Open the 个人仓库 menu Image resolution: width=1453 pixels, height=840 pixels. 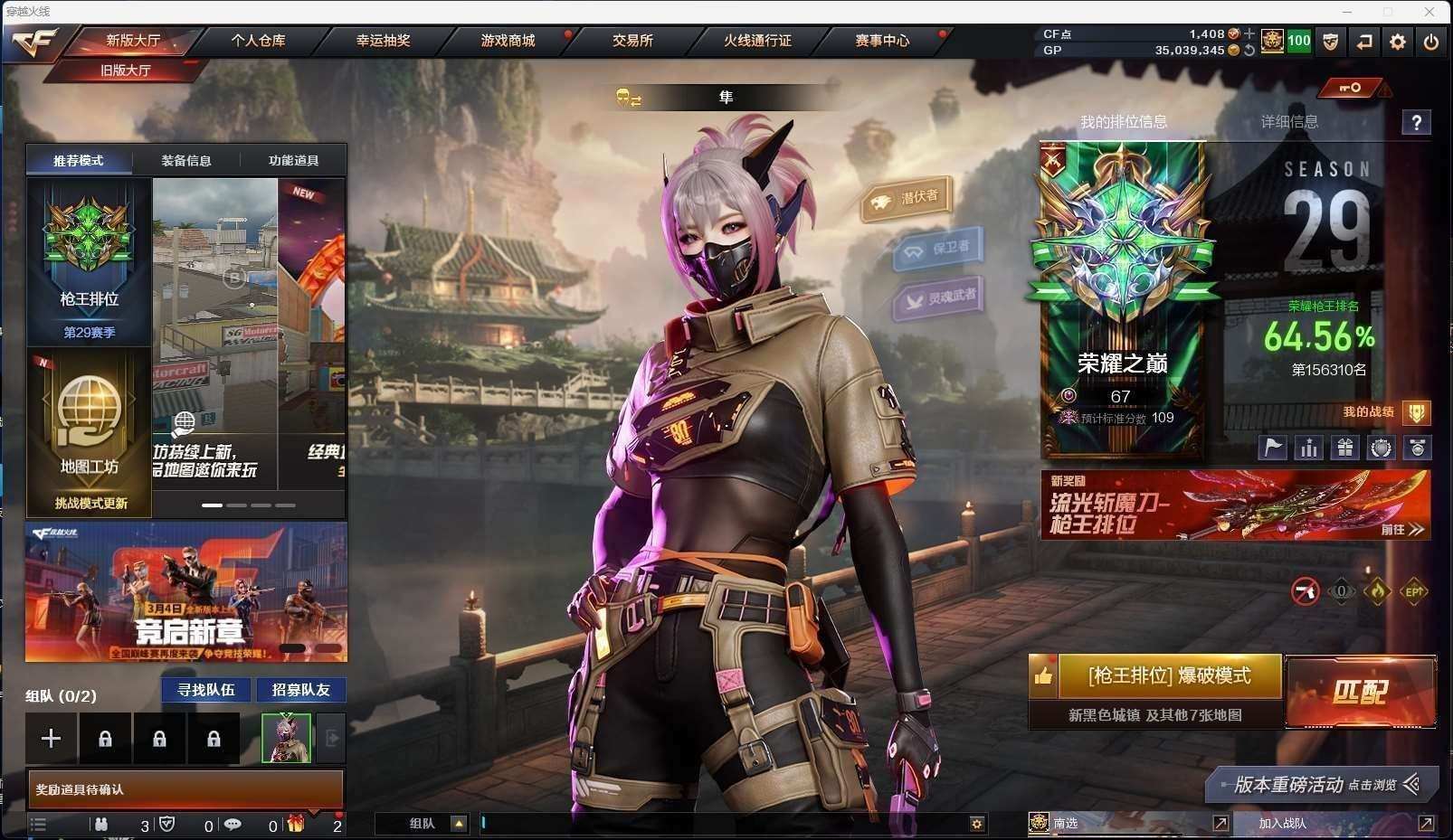pyautogui.click(x=258, y=41)
